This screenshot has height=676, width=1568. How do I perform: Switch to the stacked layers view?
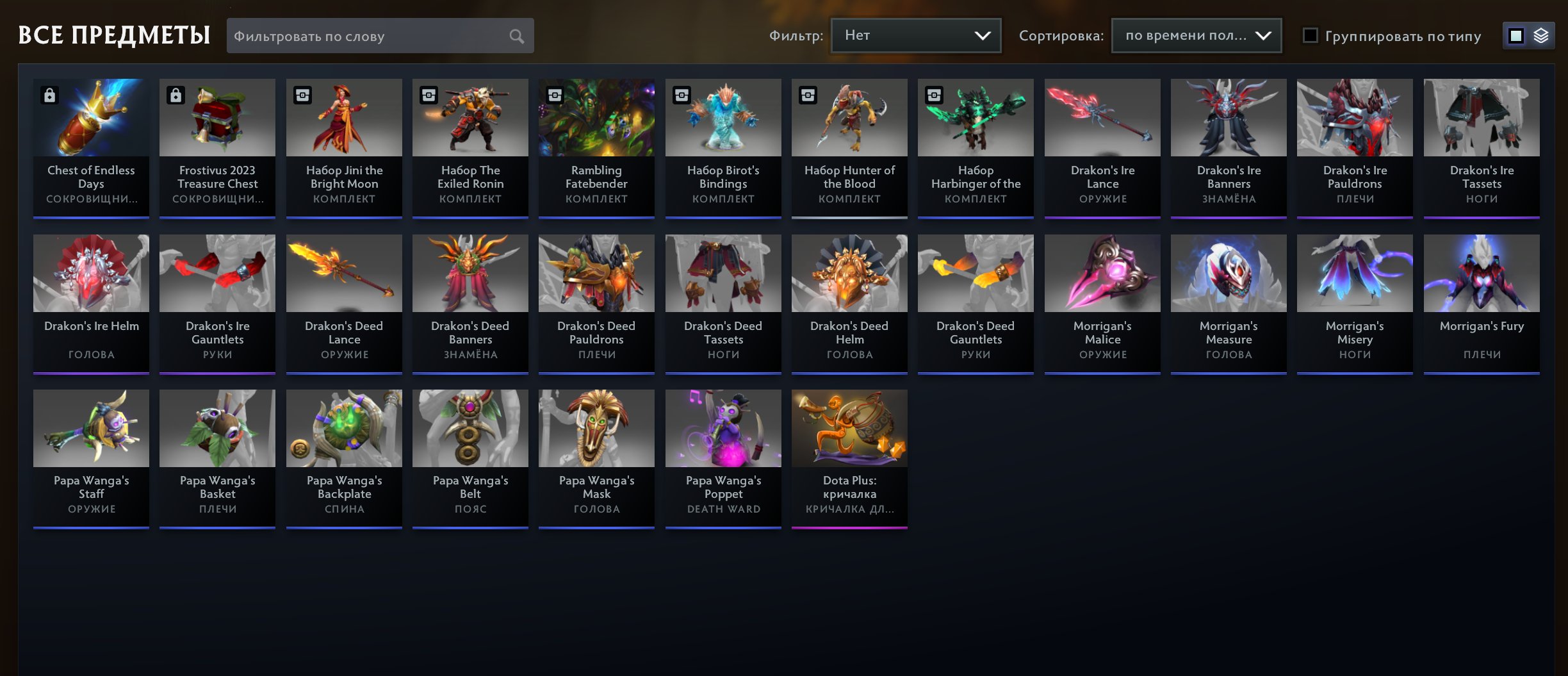click(1541, 36)
